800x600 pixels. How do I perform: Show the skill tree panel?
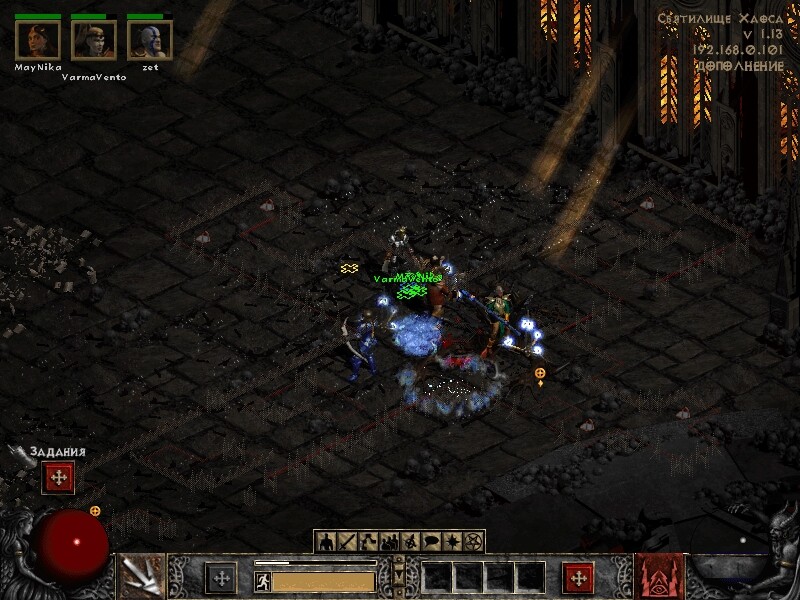click(x=368, y=542)
